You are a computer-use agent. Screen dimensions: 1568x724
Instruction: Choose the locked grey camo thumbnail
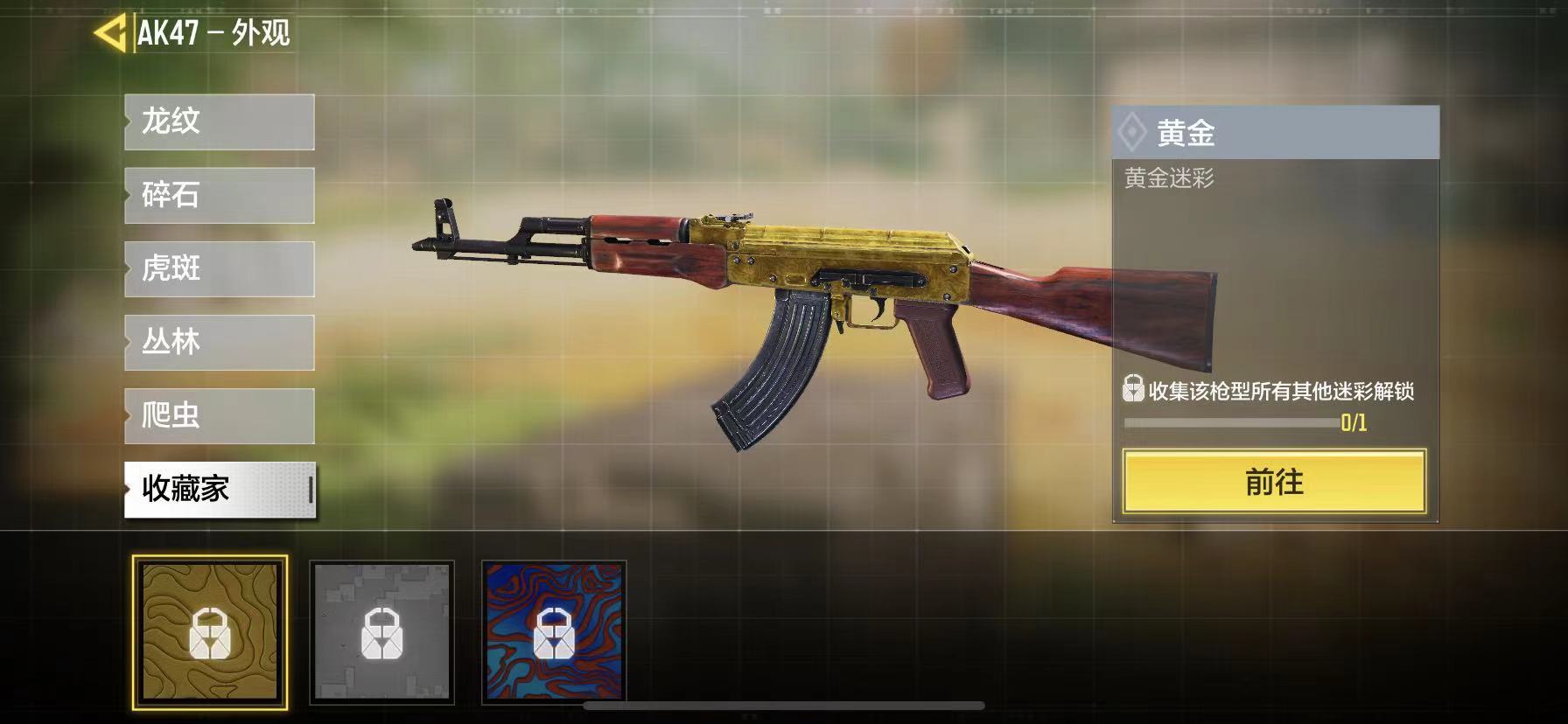[x=381, y=631]
